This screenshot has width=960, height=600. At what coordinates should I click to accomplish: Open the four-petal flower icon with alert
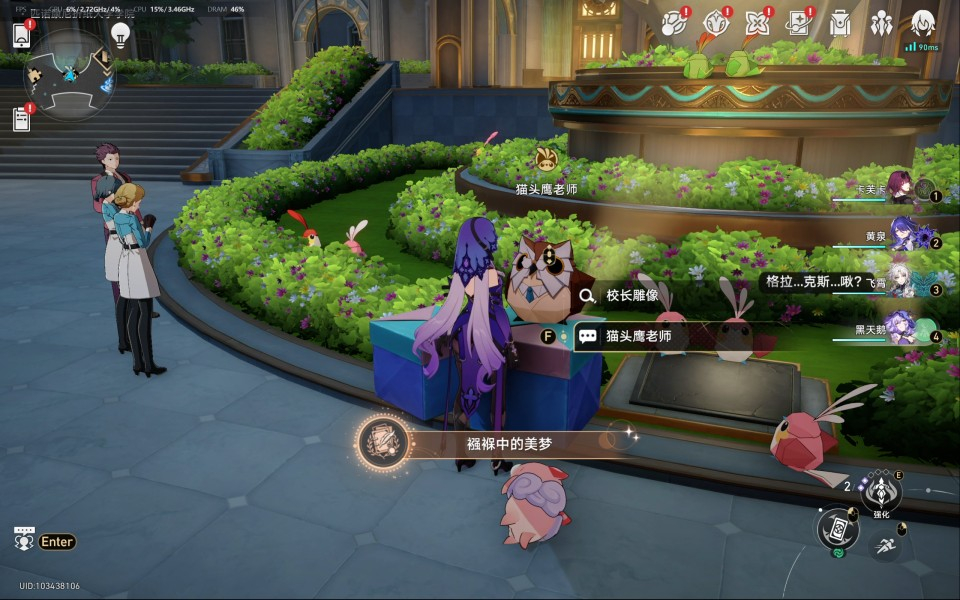click(757, 23)
